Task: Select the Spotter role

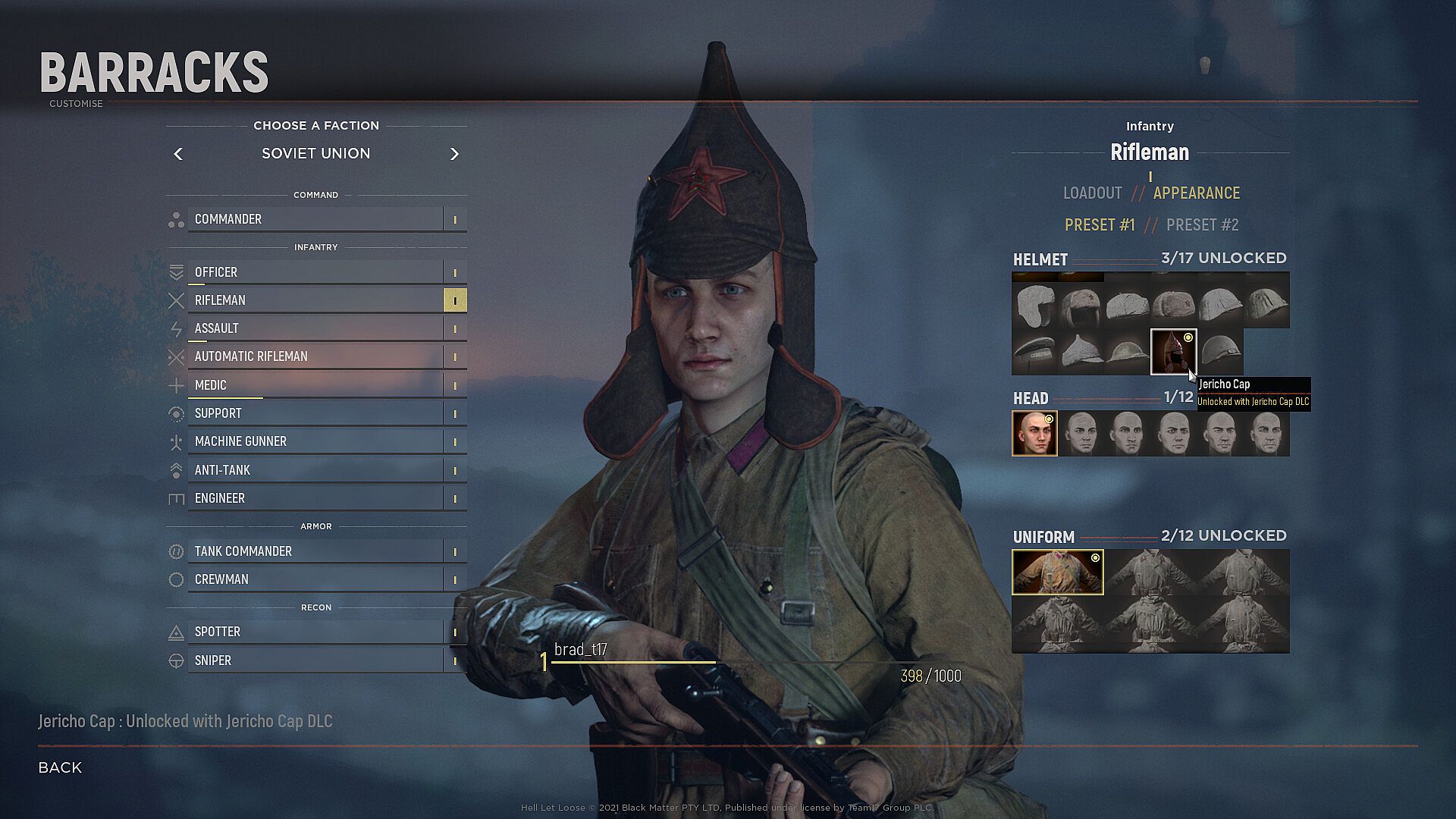Action: point(315,632)
